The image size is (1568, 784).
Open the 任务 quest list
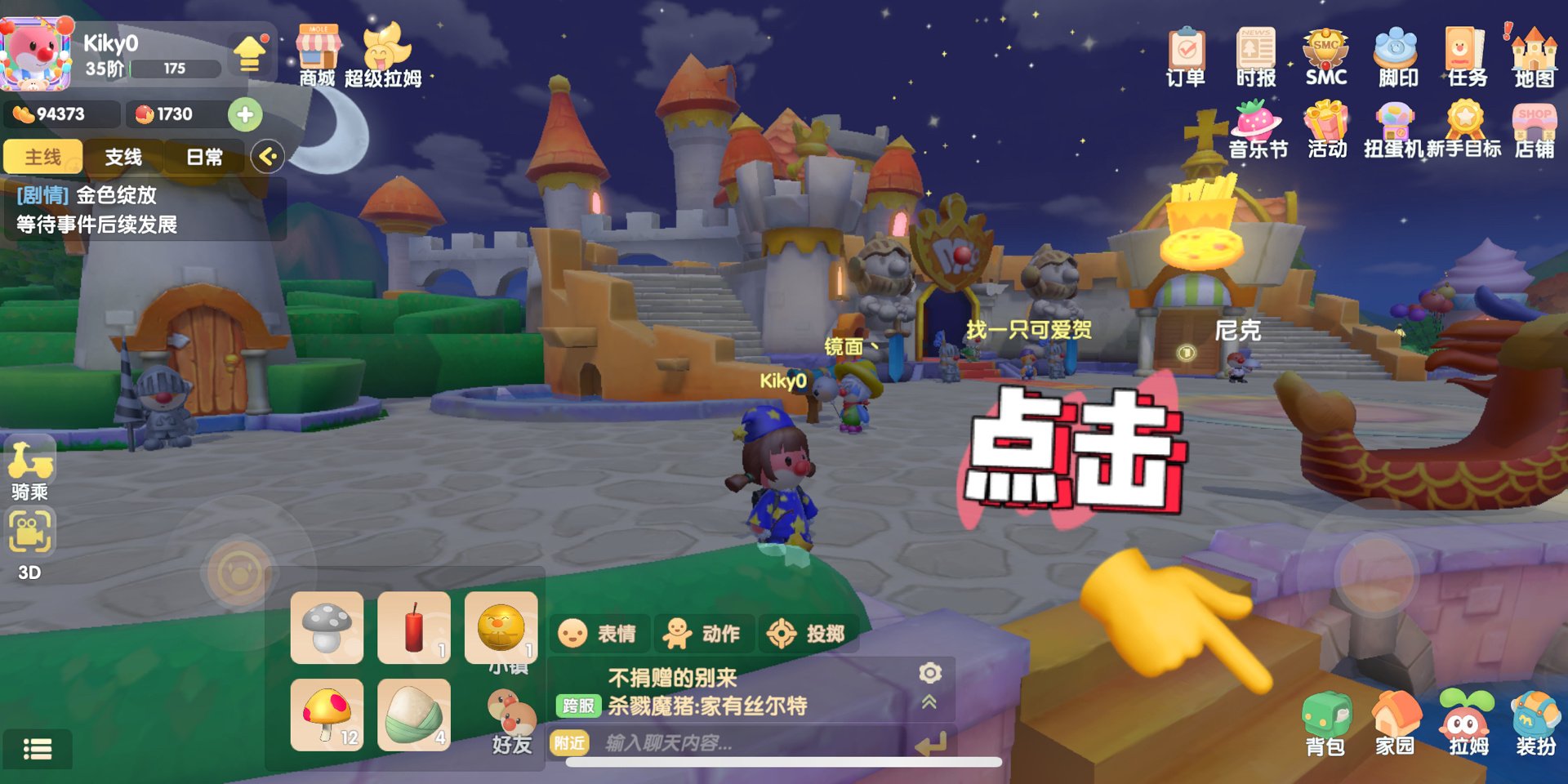coord(1467,56)
